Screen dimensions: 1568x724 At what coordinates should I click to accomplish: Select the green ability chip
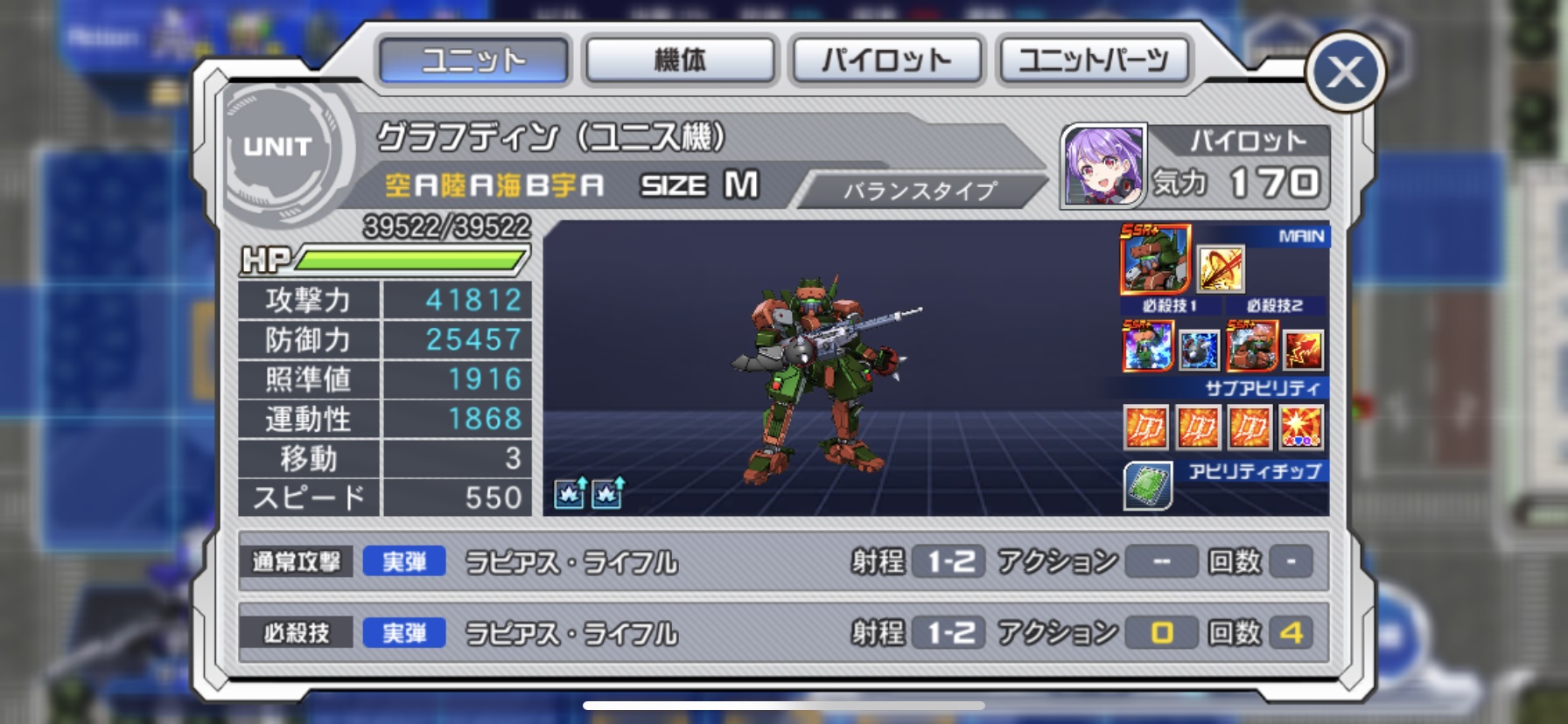(1148, 485)
